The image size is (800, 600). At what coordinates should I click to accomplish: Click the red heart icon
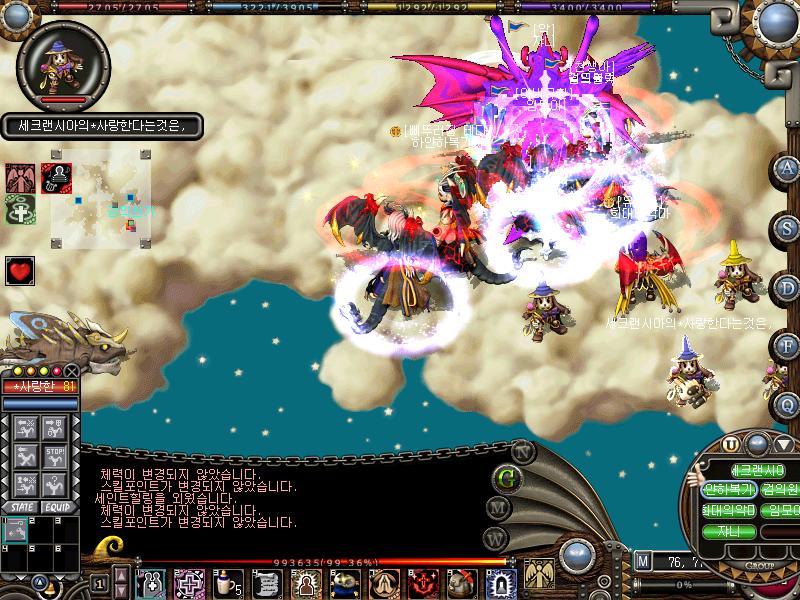[x=20, y=270]
